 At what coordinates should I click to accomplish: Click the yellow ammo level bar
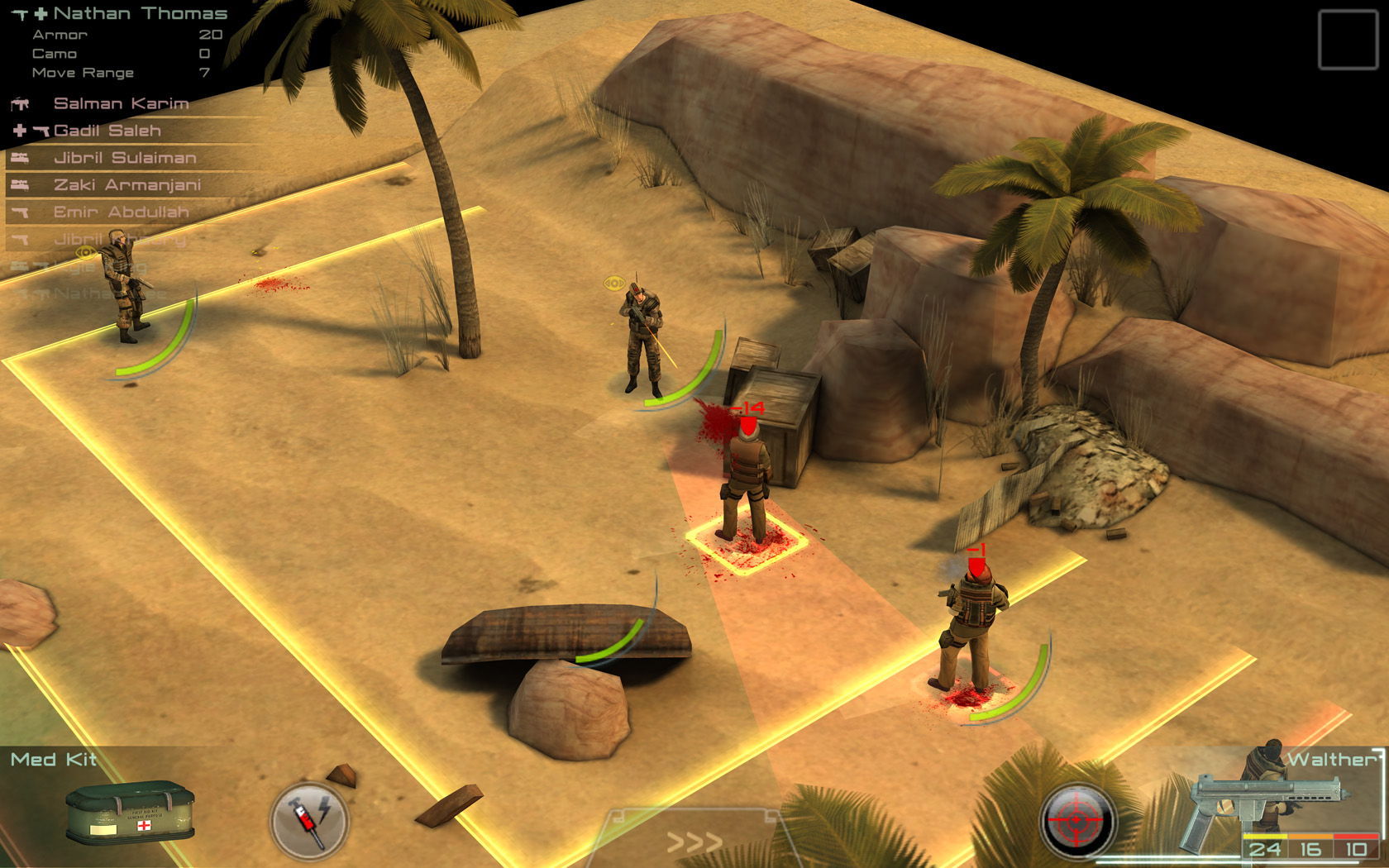[1265, 836]
